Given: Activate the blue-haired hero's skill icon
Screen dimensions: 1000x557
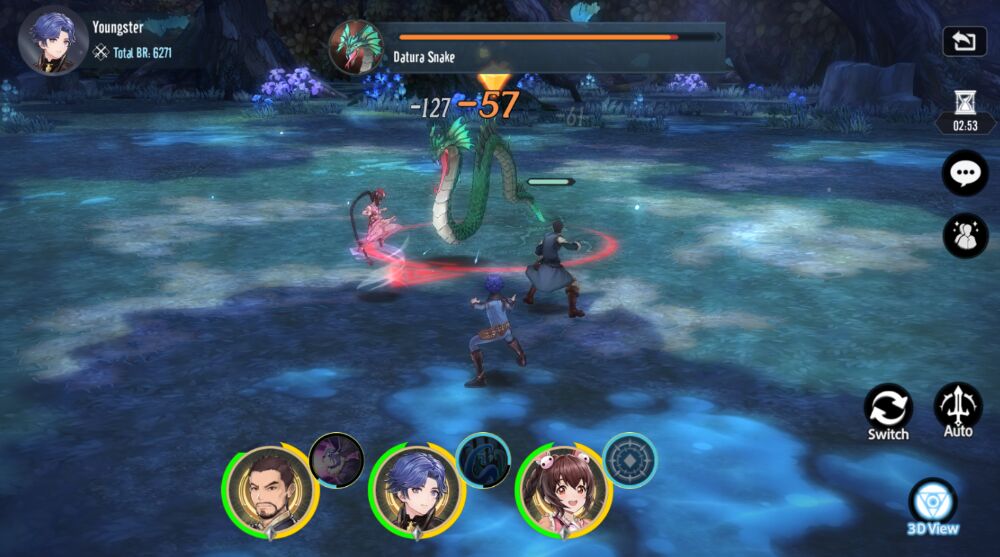Looking at the screenshot, I should [x=483, y=460].
